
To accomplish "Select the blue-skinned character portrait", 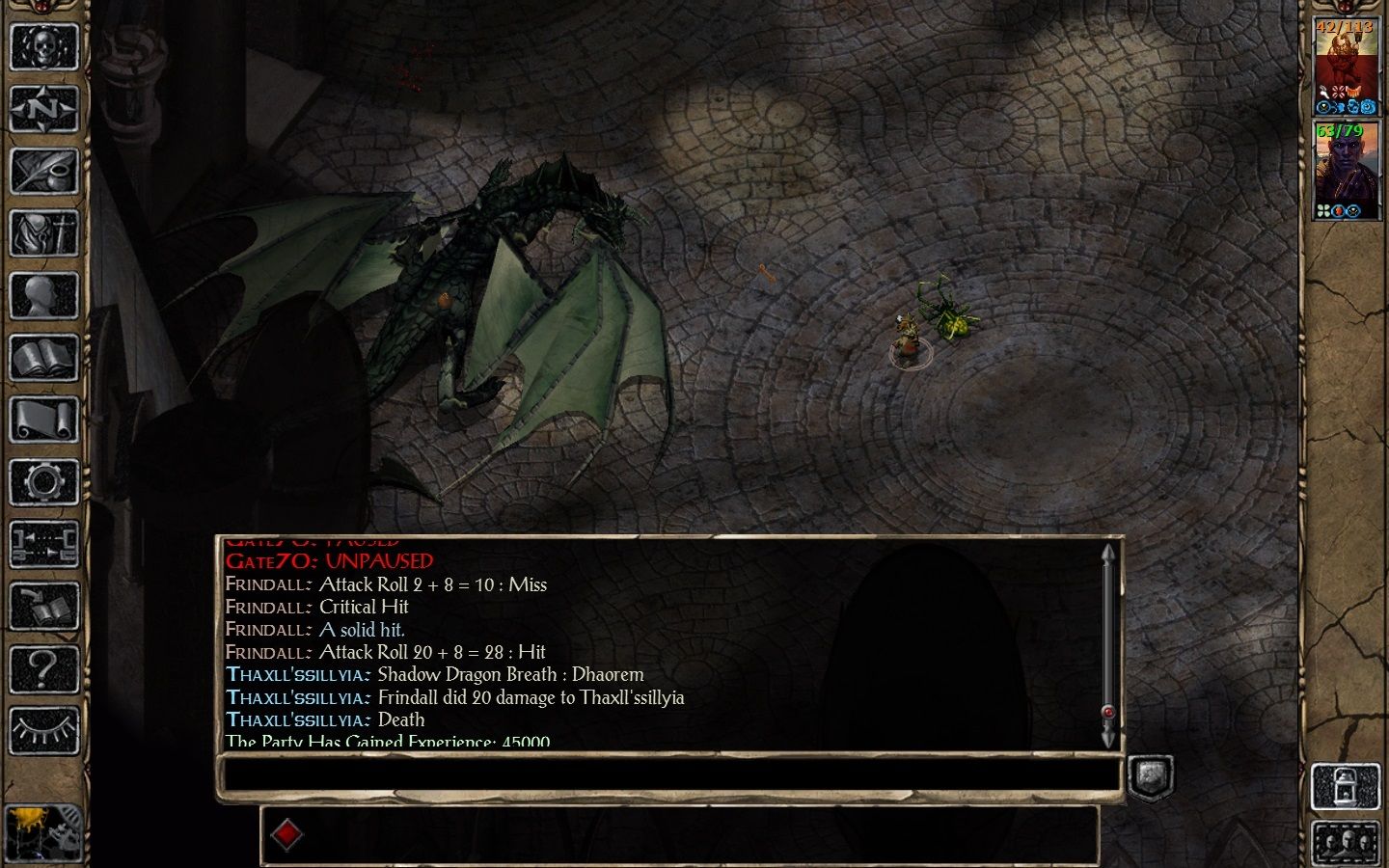I will pyautogui.click(x=1345, y=168).
